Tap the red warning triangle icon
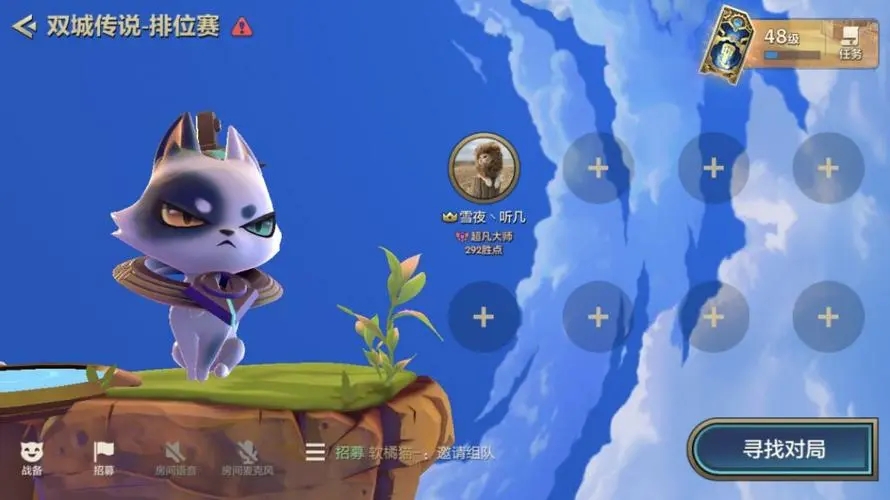 (x=242, y=27)
